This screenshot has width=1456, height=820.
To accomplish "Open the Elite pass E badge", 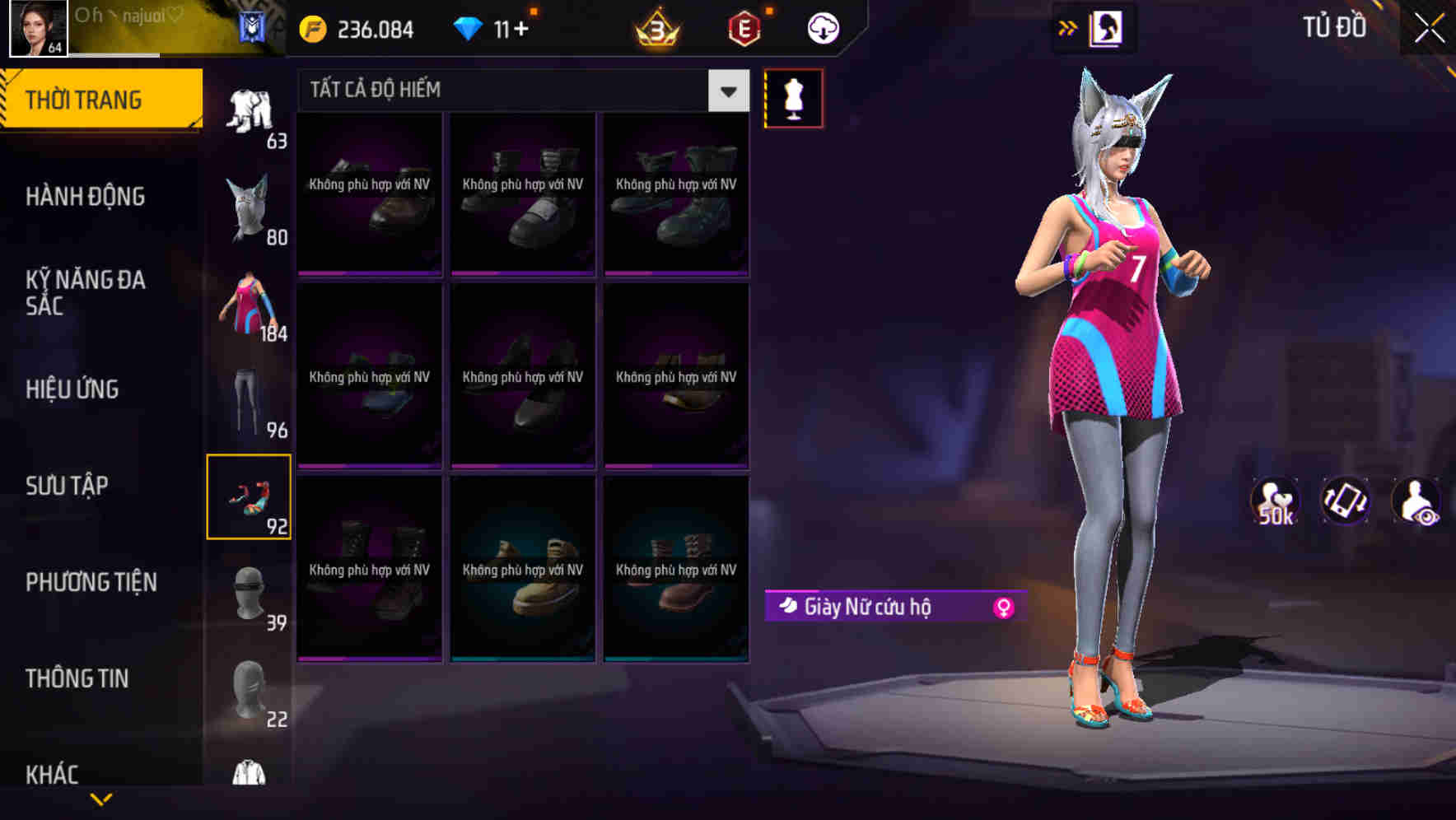I will coord(744,27).
